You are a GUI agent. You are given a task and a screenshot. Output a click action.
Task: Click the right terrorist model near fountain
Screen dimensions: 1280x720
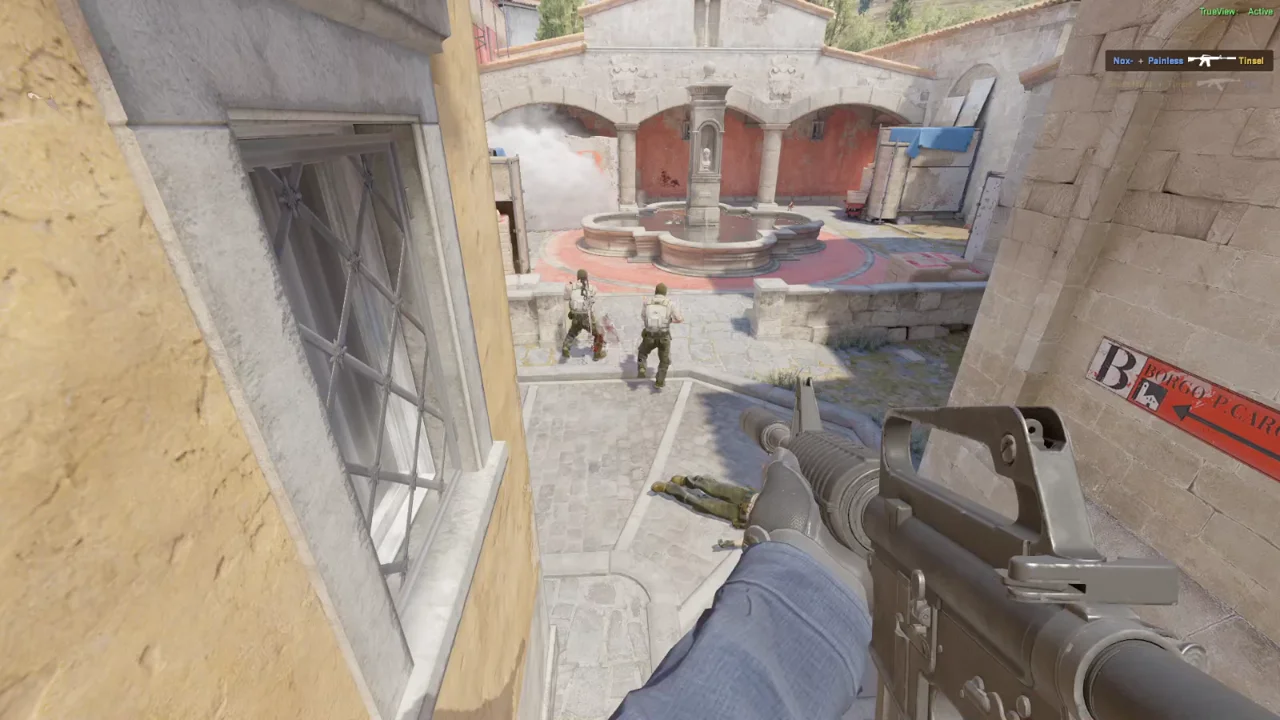(657, 325)
